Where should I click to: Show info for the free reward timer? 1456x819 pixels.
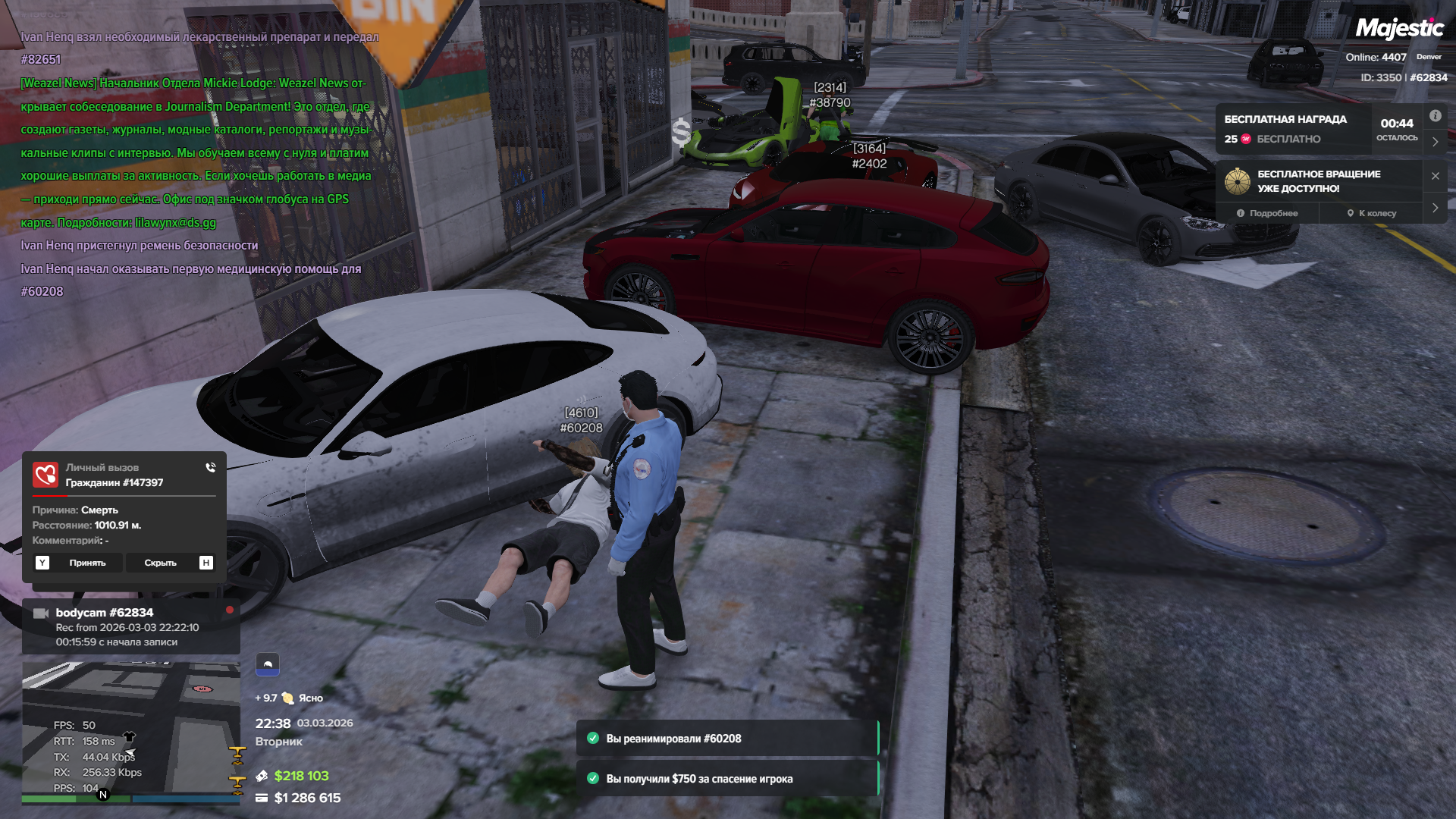pyautogui.click(x=1435, y=116)
